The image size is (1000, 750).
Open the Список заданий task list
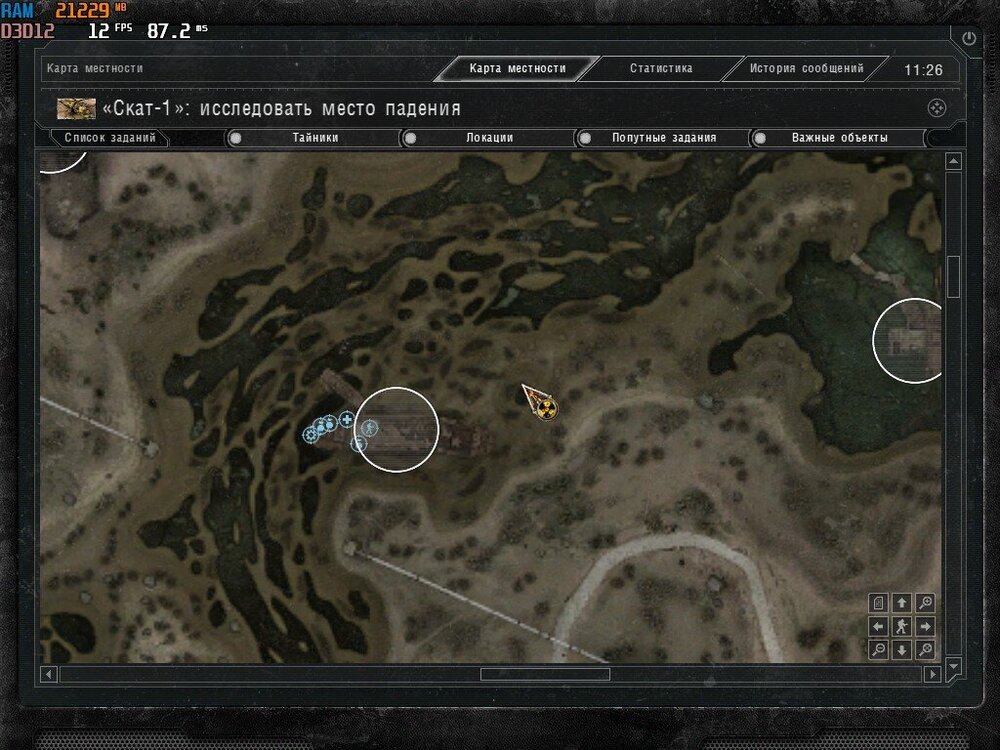pyautogui.click(x=110, y=138)
